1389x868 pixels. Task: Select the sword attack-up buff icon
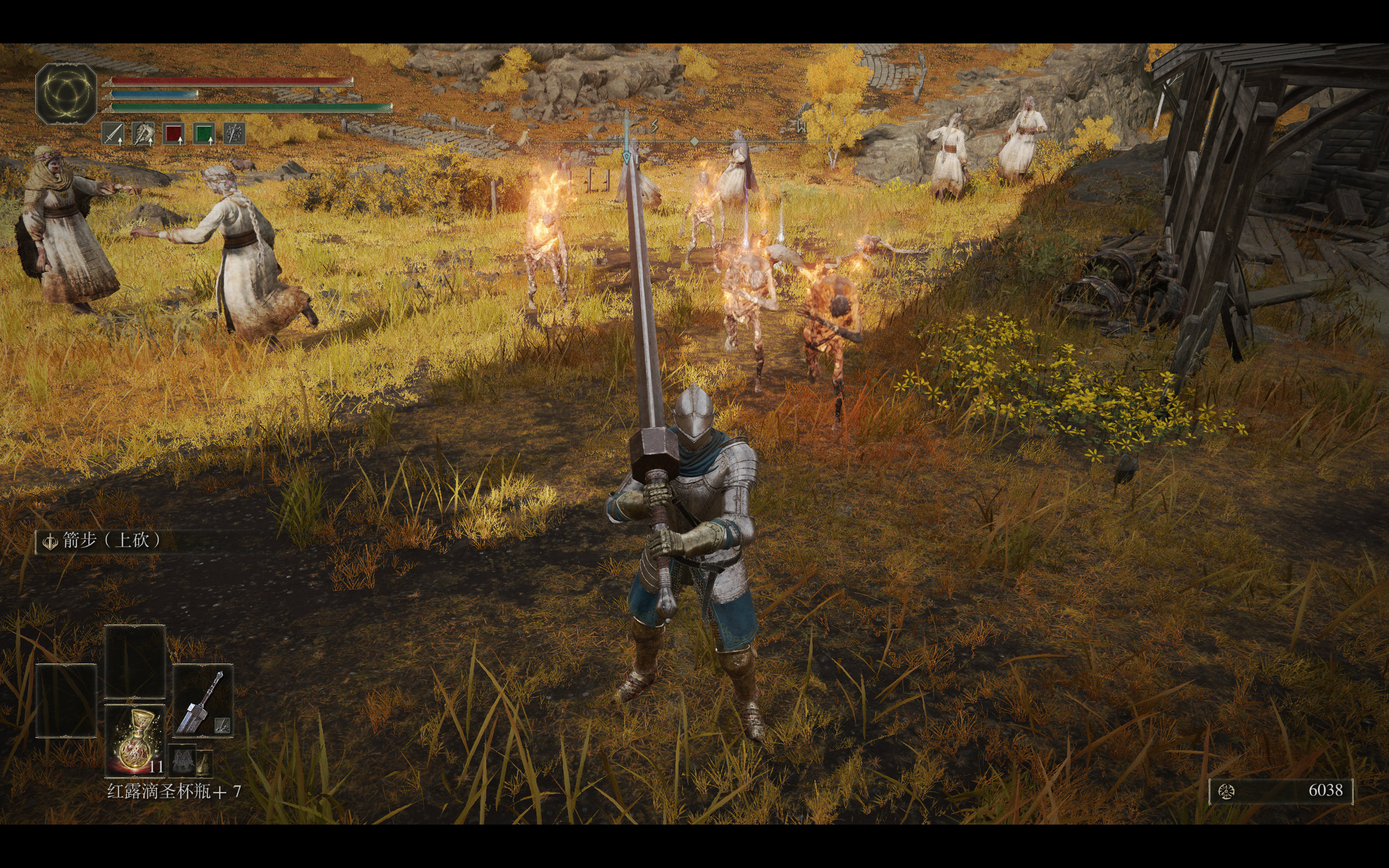click(113, 134)
